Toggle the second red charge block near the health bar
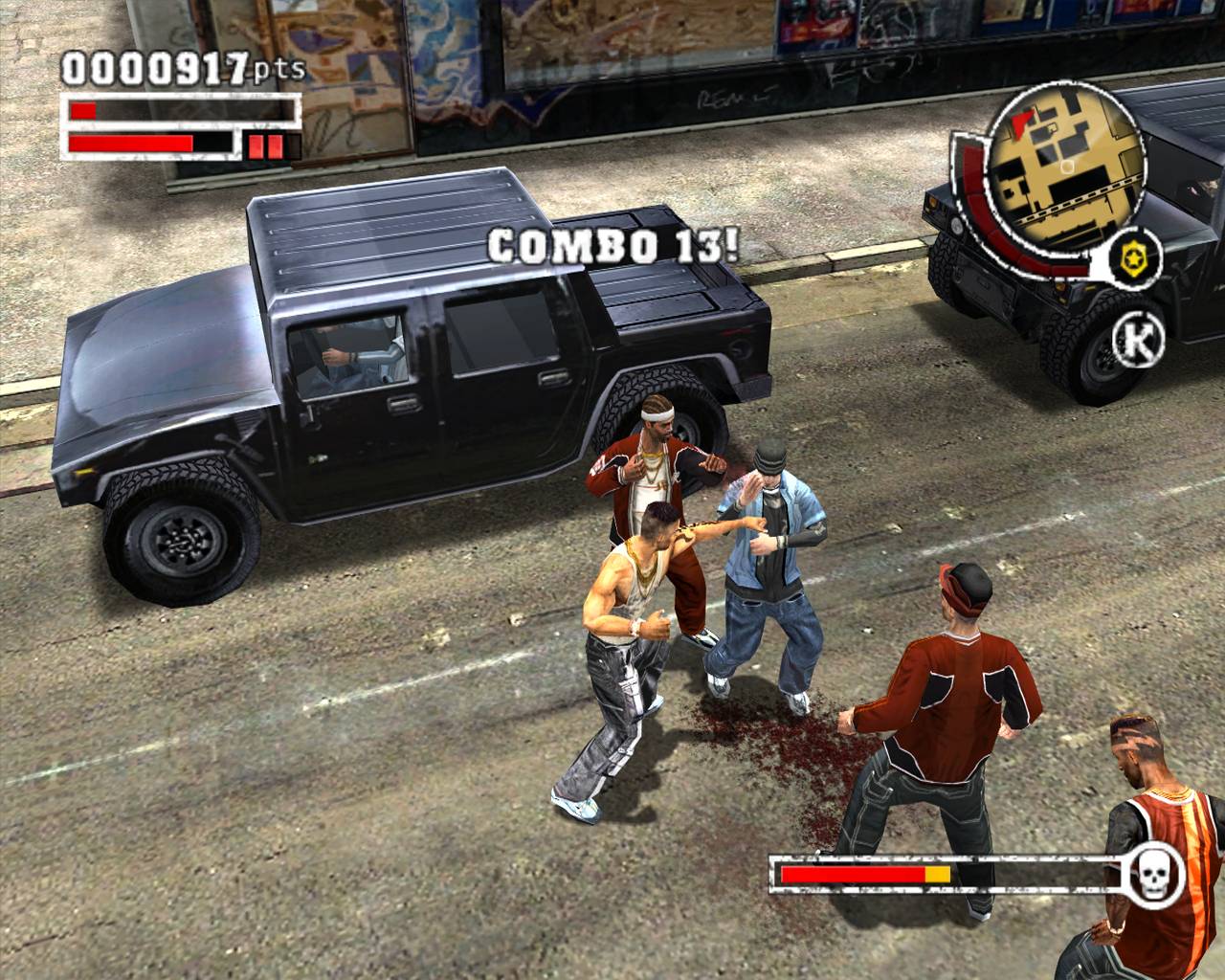The height and width of the screenshot is (980, 1225). coord(275,146)
